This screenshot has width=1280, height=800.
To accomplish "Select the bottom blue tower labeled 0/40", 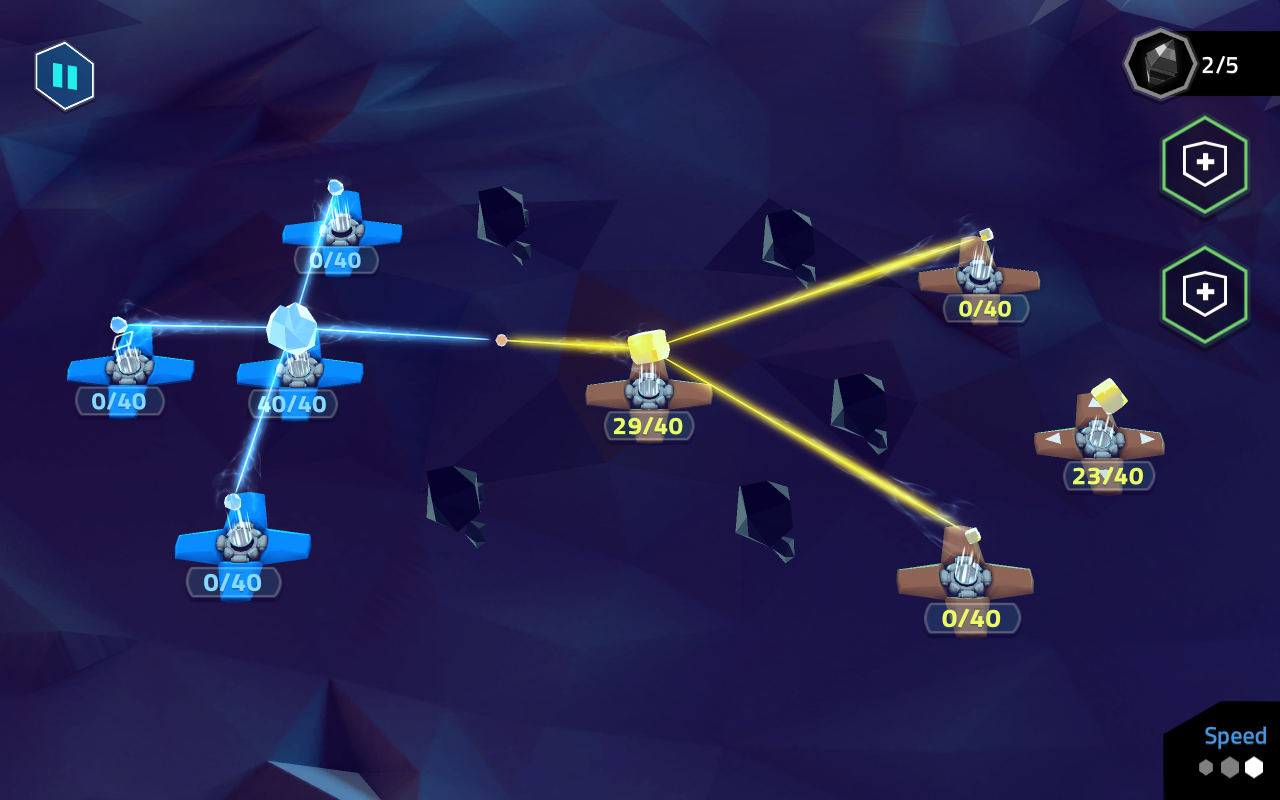I will tap(240, 545).
